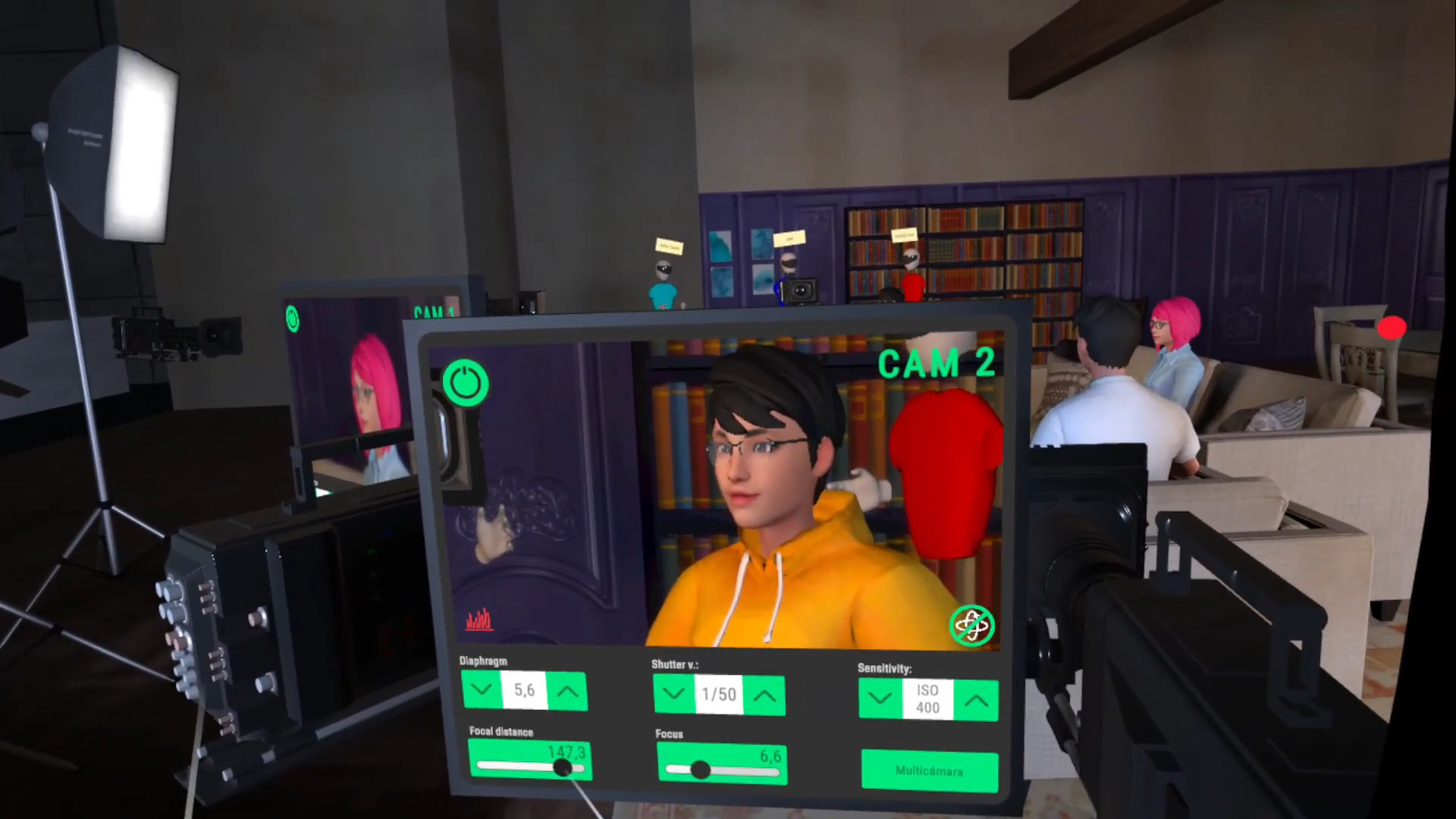
Task: Click the Diaphragm value showing 5,6
Action: click(524, 690)
